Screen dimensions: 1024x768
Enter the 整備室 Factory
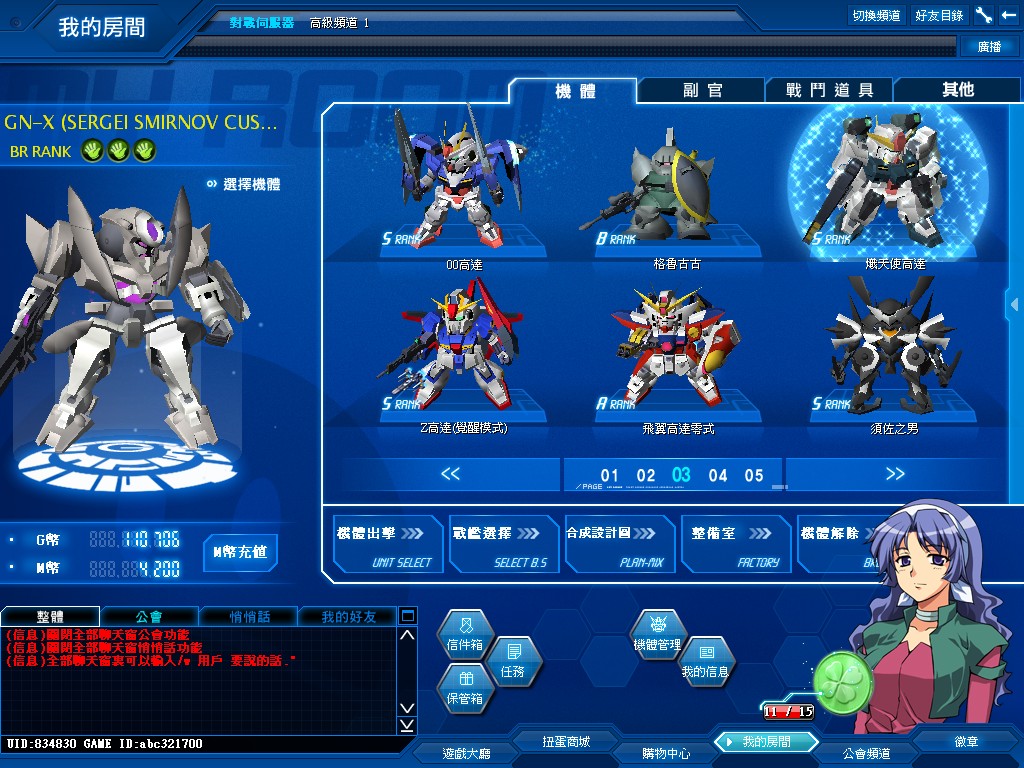pyautogui.click(x=735, y=545)
